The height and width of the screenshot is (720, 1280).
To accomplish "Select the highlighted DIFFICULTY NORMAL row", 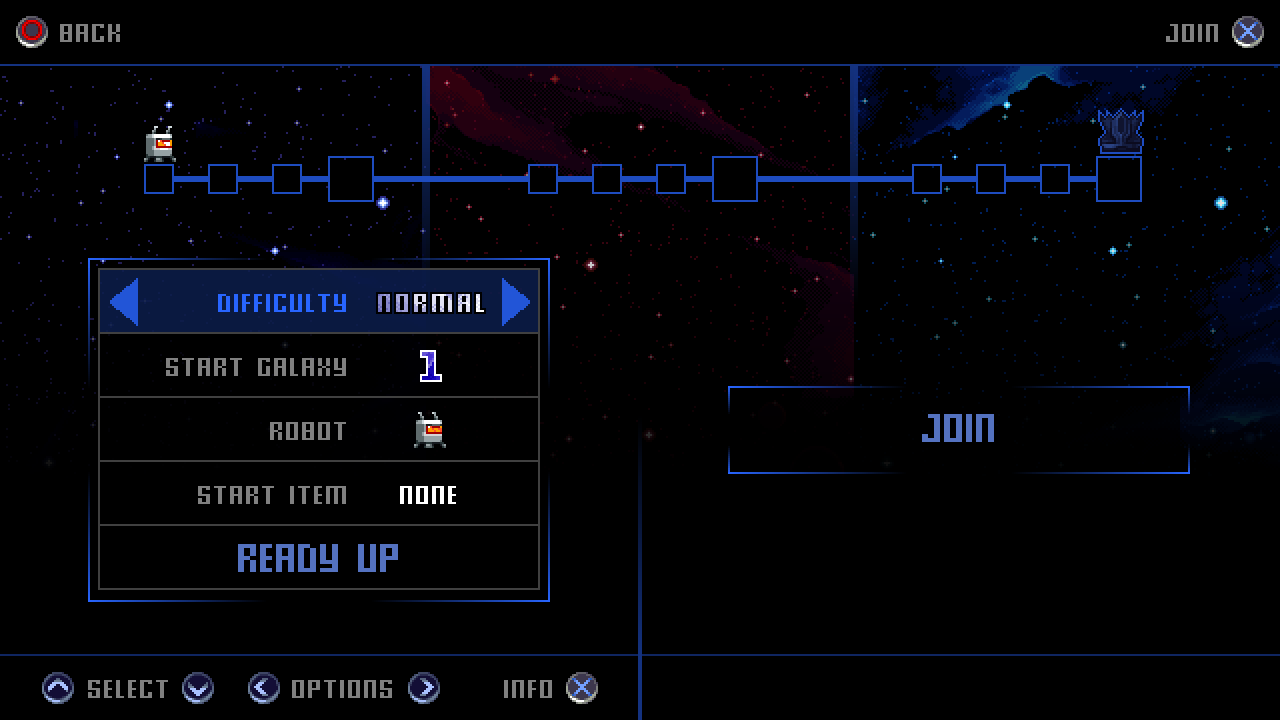I will [319, 301].
